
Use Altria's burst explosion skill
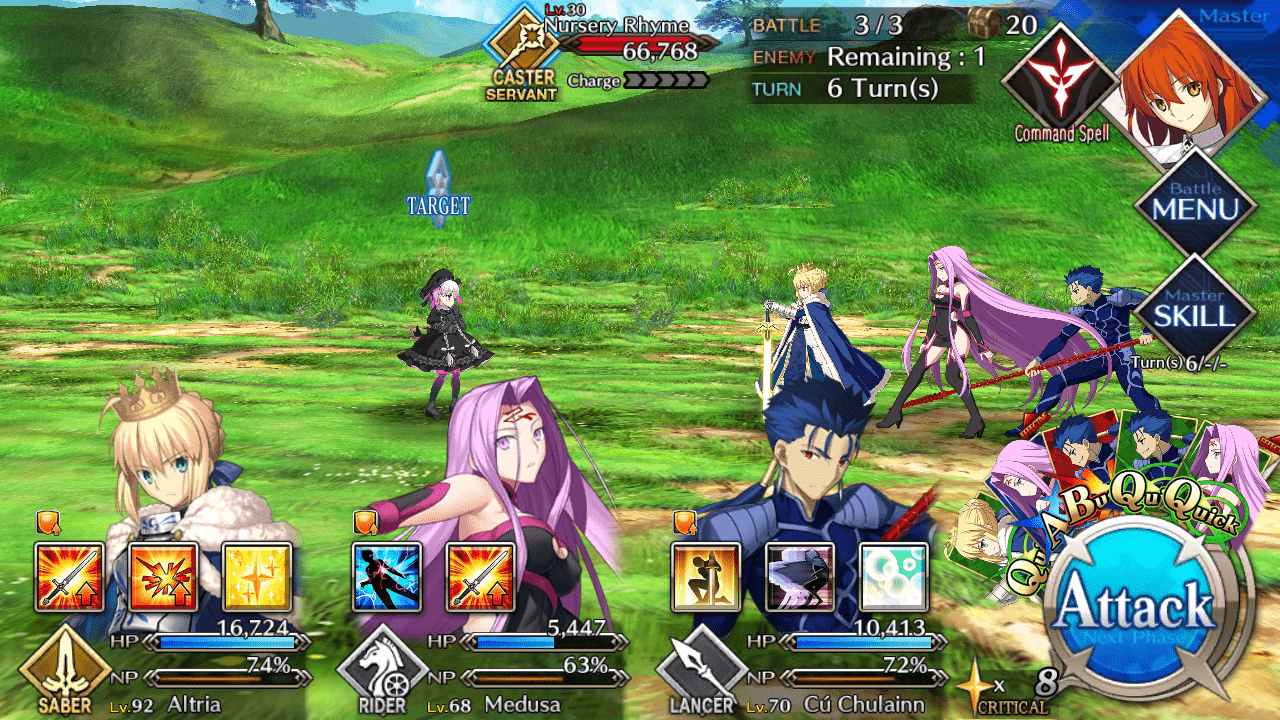pyautogui.click(x=163, y=577)
